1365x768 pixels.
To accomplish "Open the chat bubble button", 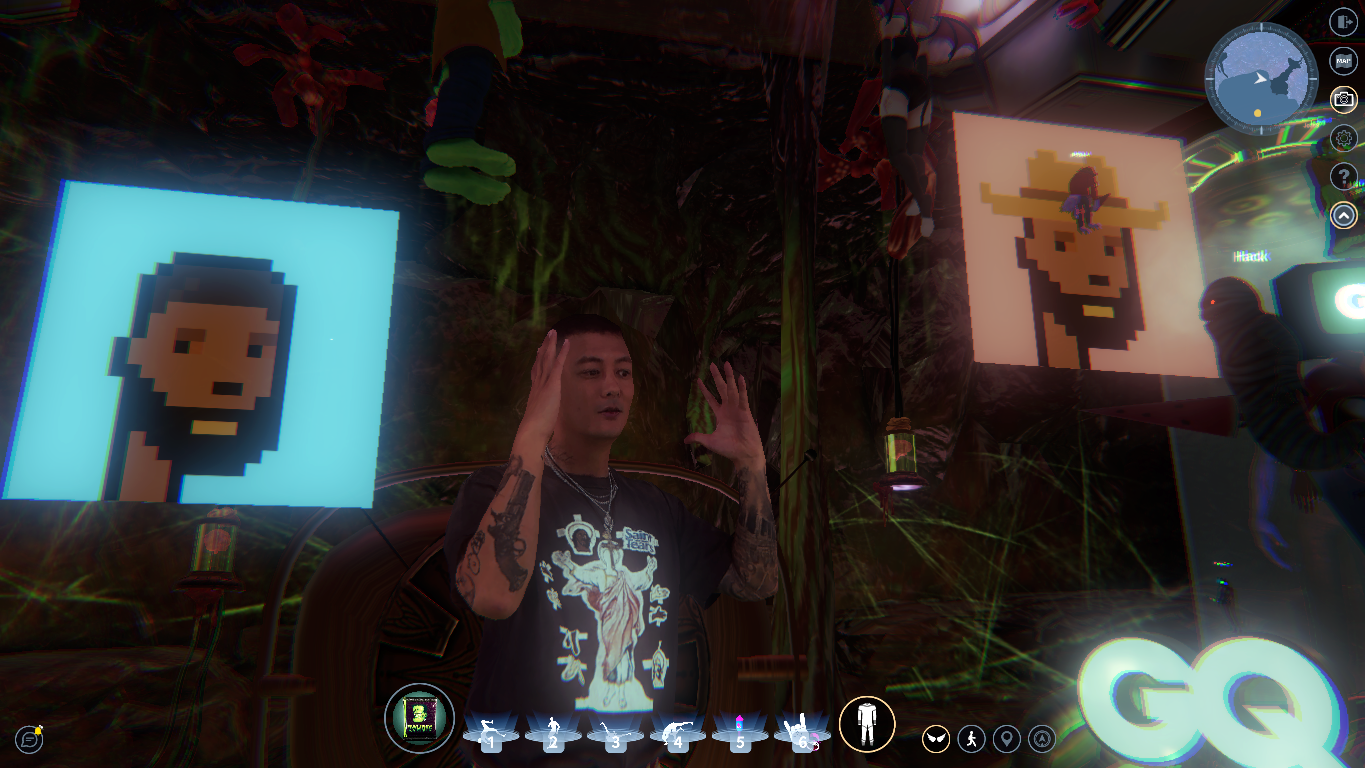I will tap(30, 739).
